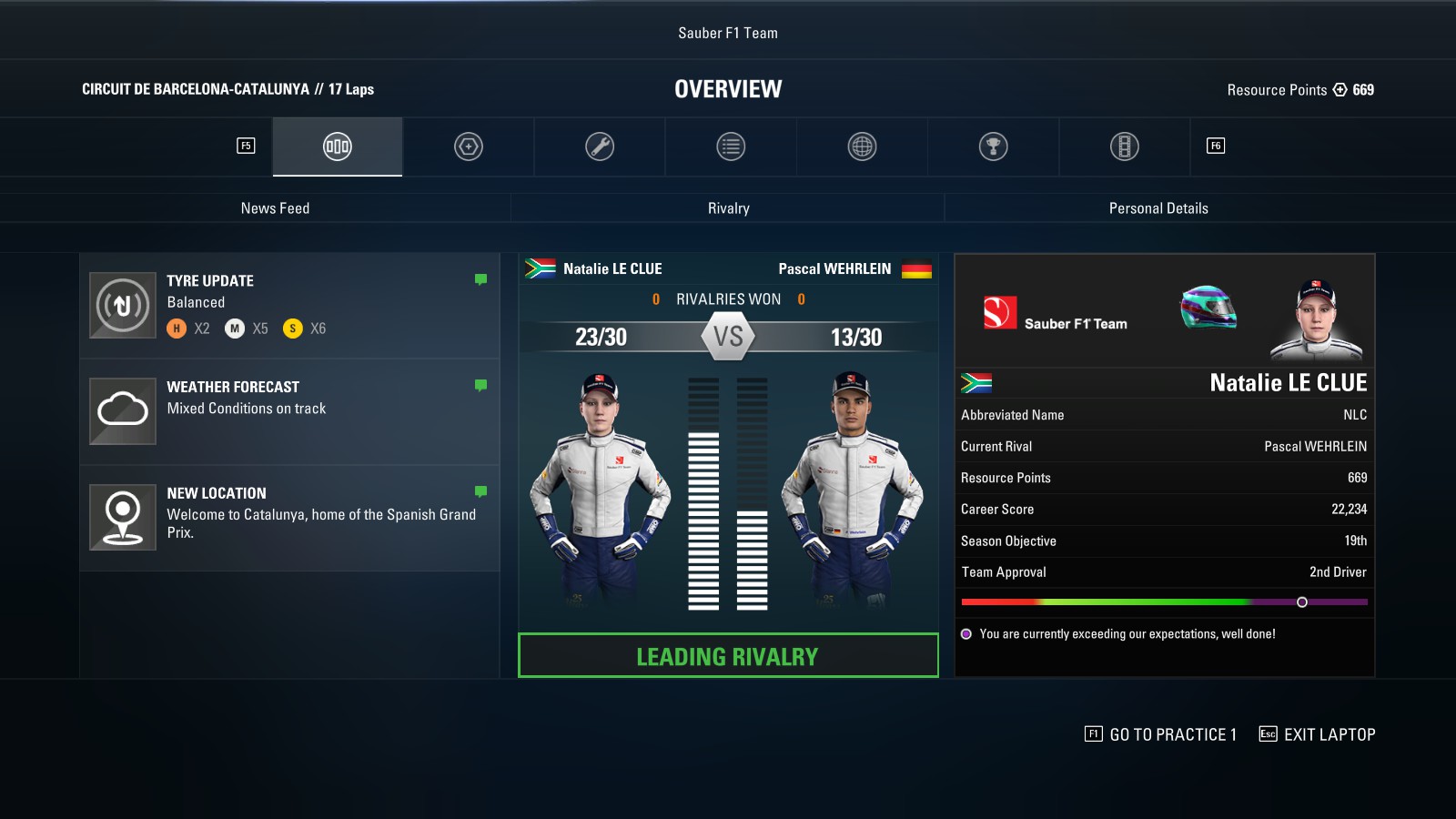Select the Rivalry section header
Screen dimensions: 1456x819
tap(728, 208)
